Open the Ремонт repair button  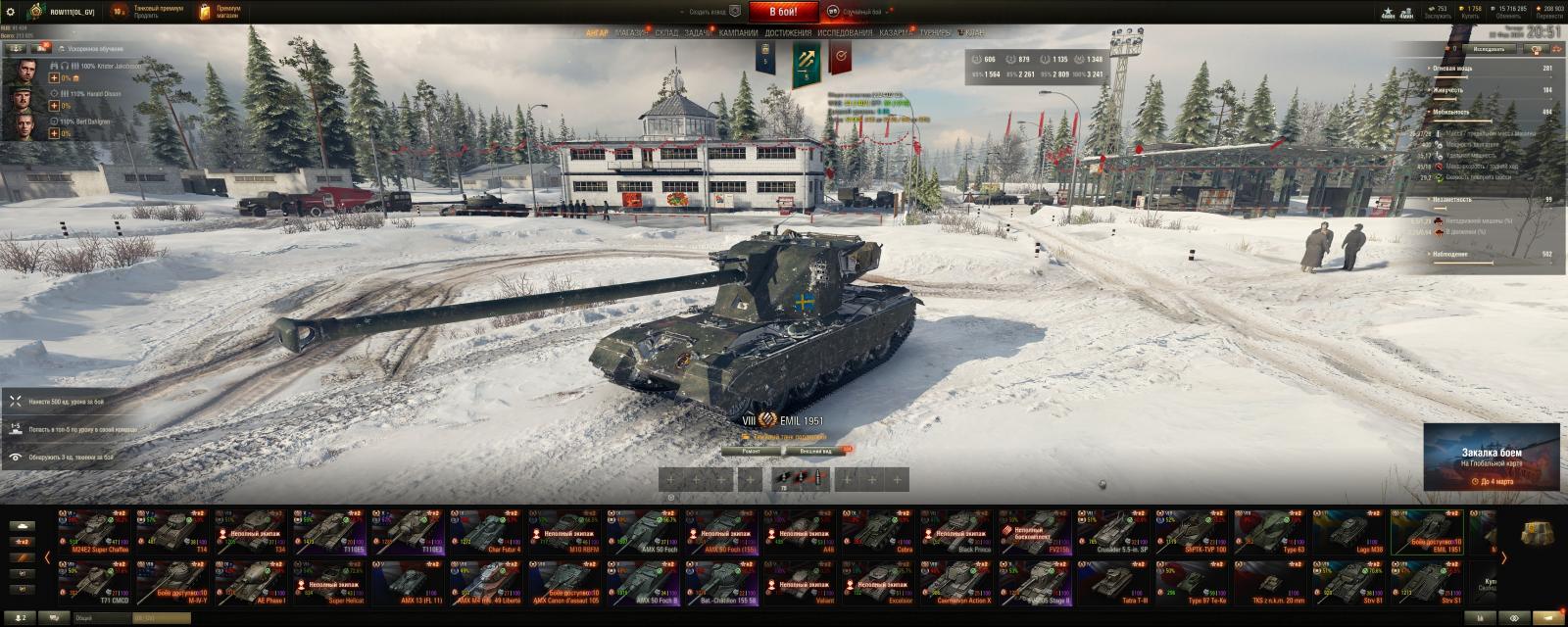click(x=751, y=451)
